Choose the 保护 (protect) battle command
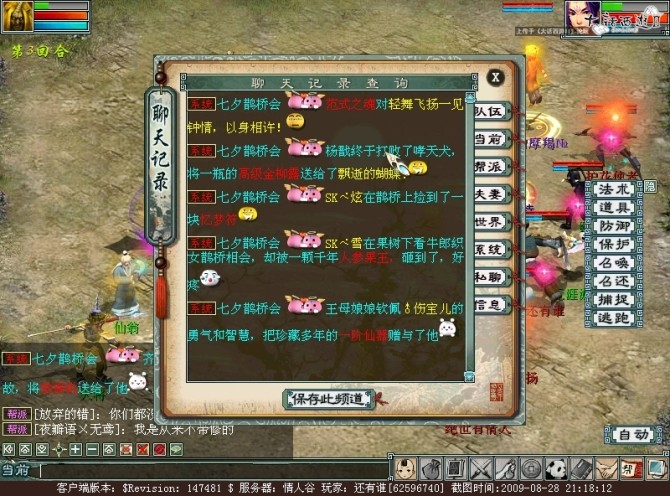Viewport: 670px width, 496px height. pos(613,244)
